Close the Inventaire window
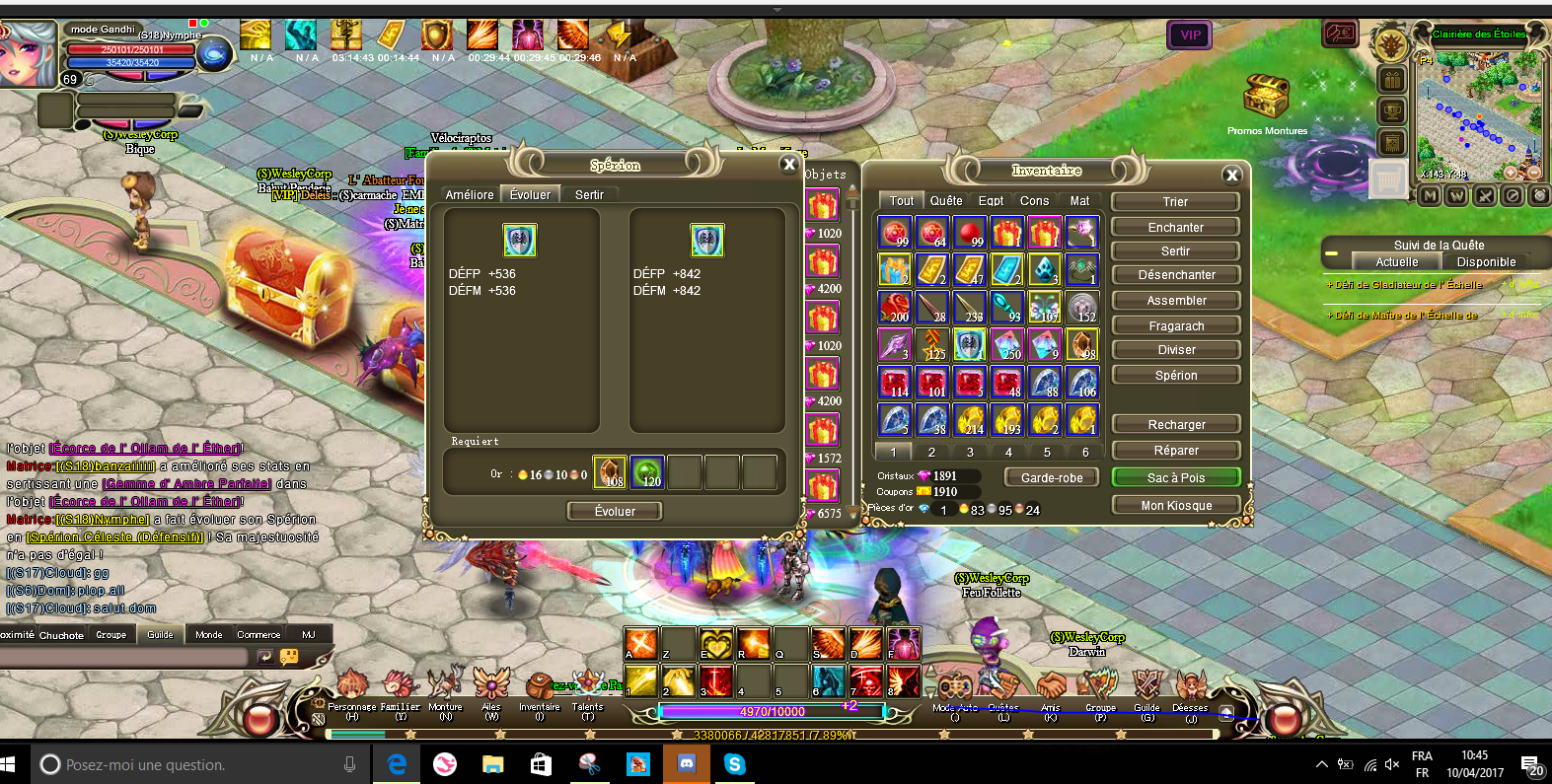Viewport: 1552px width, 784px height. point(1231,175)
